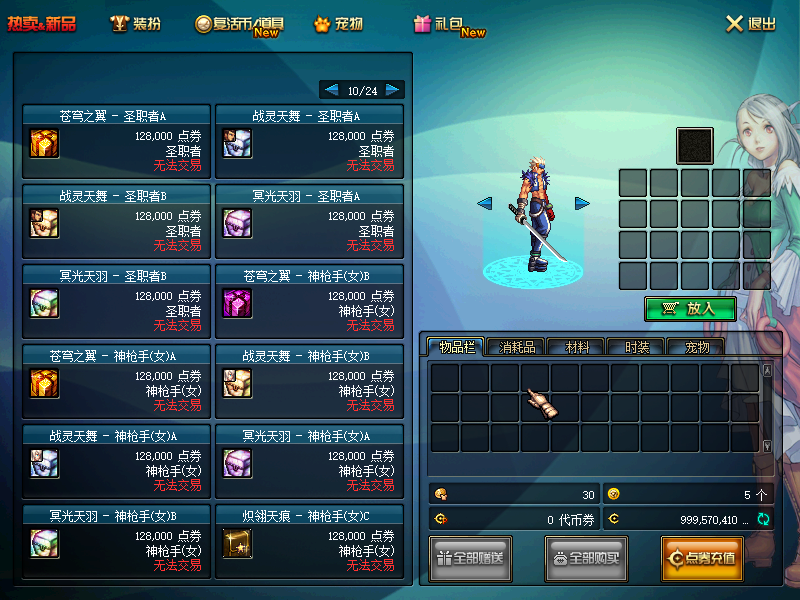This screenshot has height=600, width=800.
Task: Open the 装扮 shop category
Action: [135, 24]
